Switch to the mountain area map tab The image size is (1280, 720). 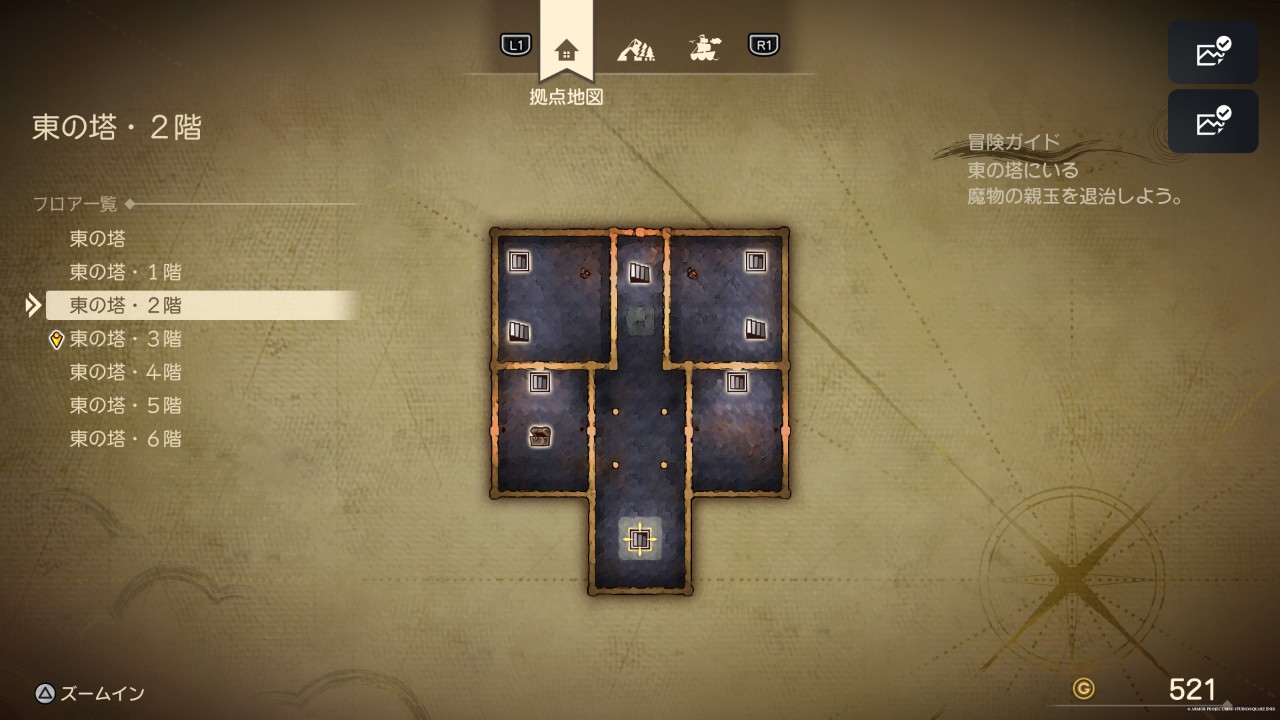pyautogui.click(x=636, y=47)
